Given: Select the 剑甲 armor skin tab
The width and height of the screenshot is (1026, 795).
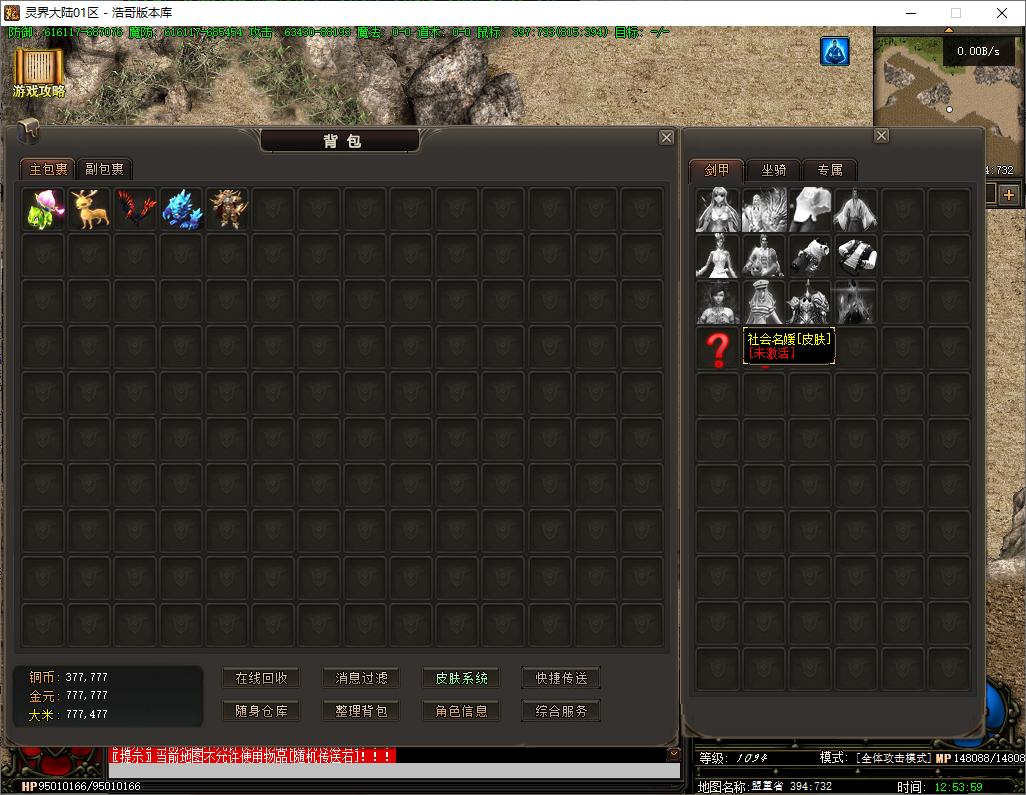Looking at the screenshot, I should pyautogui.click(x=717, y=169).
